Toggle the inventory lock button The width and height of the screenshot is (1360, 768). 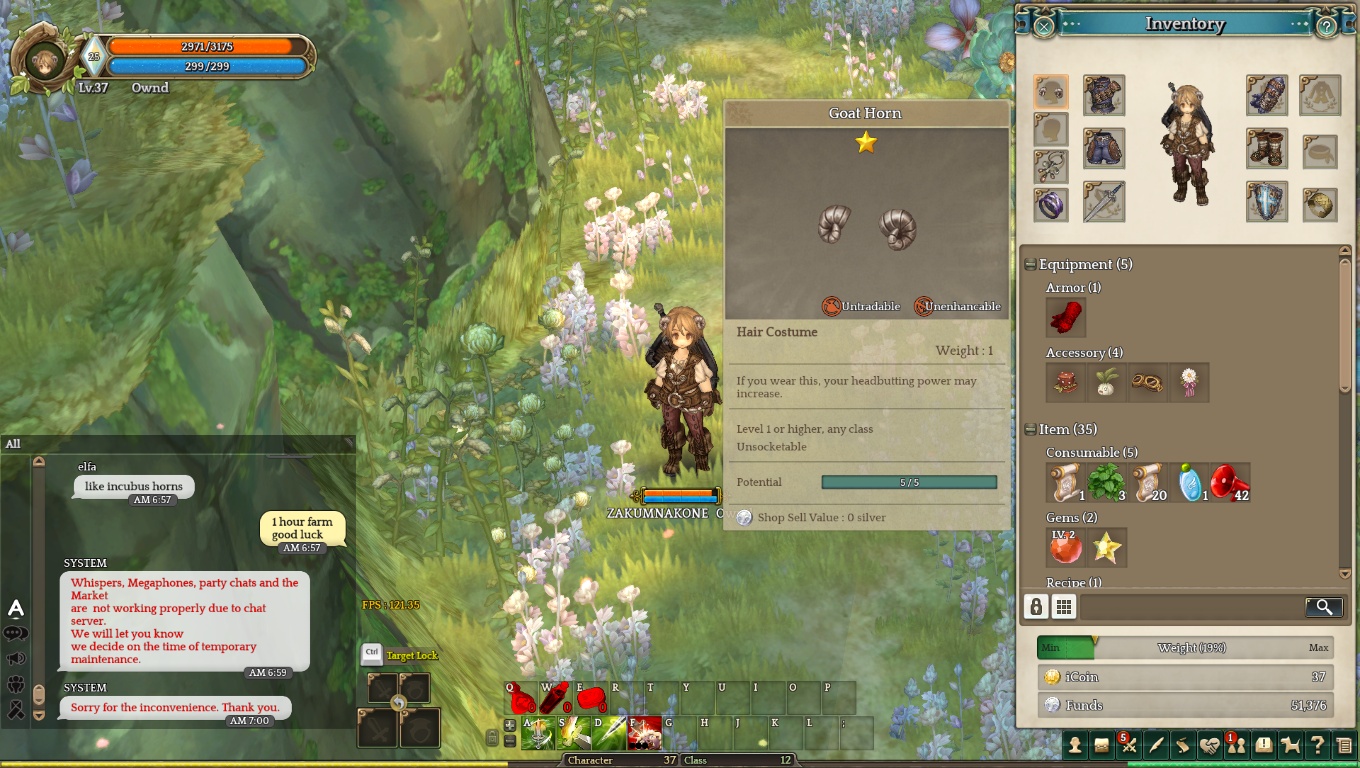pos(1036,607)
